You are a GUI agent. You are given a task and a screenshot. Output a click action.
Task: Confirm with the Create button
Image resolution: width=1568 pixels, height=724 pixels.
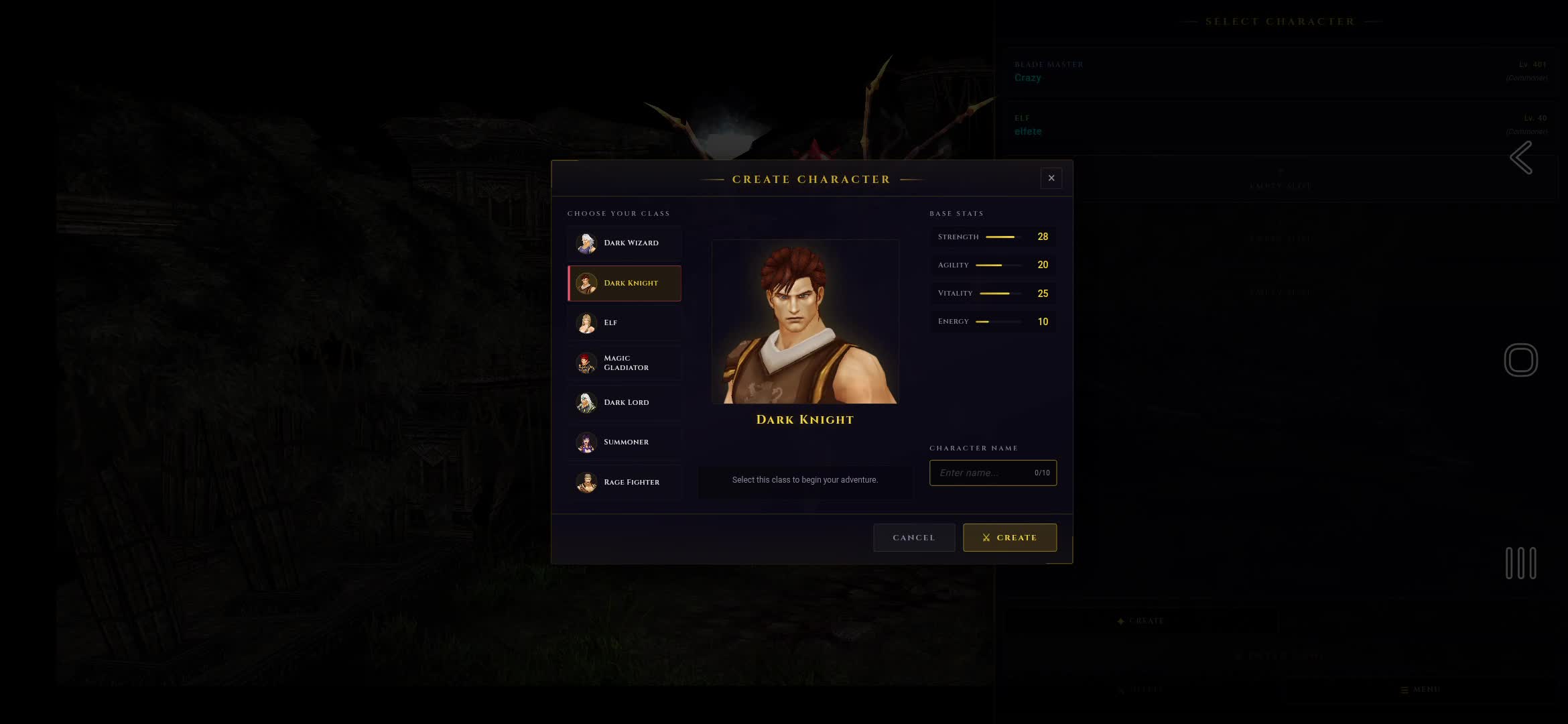[1009, 538]
